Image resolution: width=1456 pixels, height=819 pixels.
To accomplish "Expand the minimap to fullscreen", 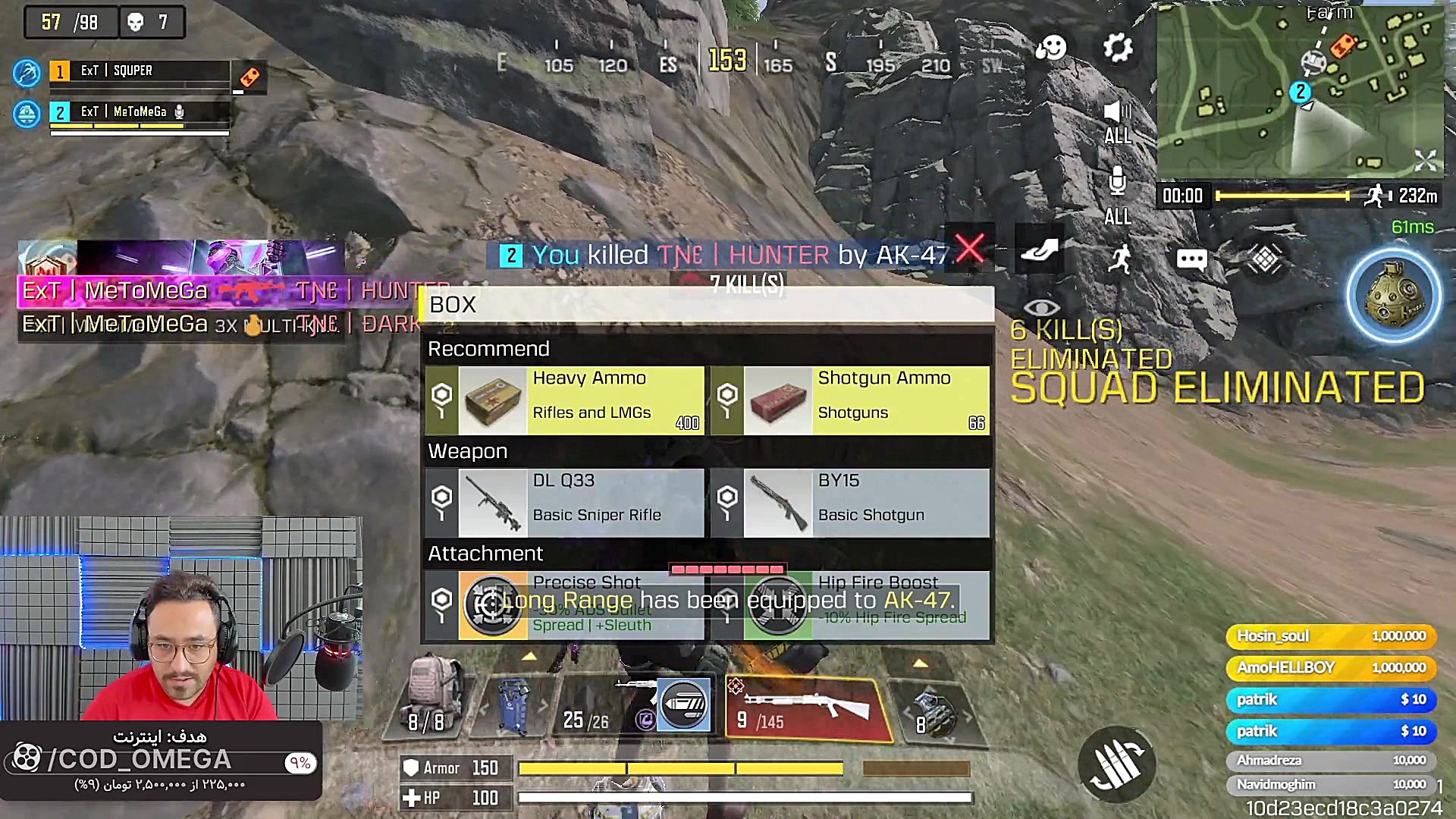I will click(x=1425, y=160).
